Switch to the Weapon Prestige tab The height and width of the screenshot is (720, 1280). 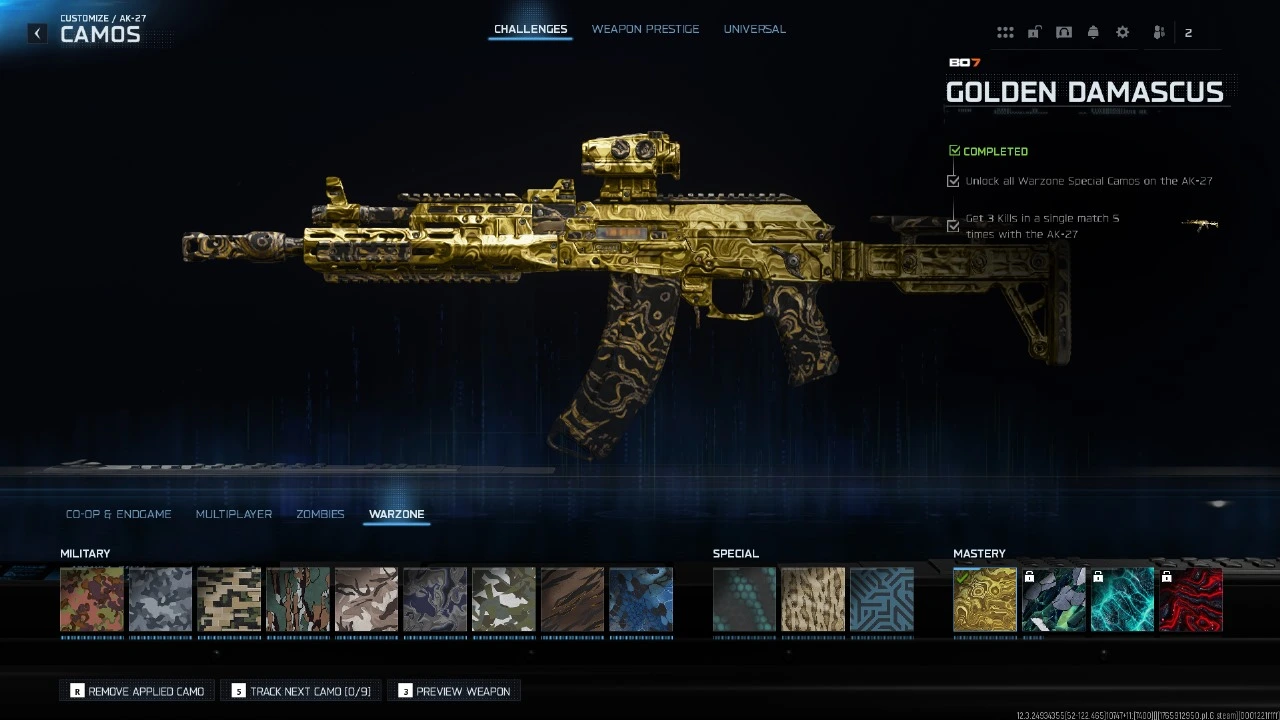(645, 29)
